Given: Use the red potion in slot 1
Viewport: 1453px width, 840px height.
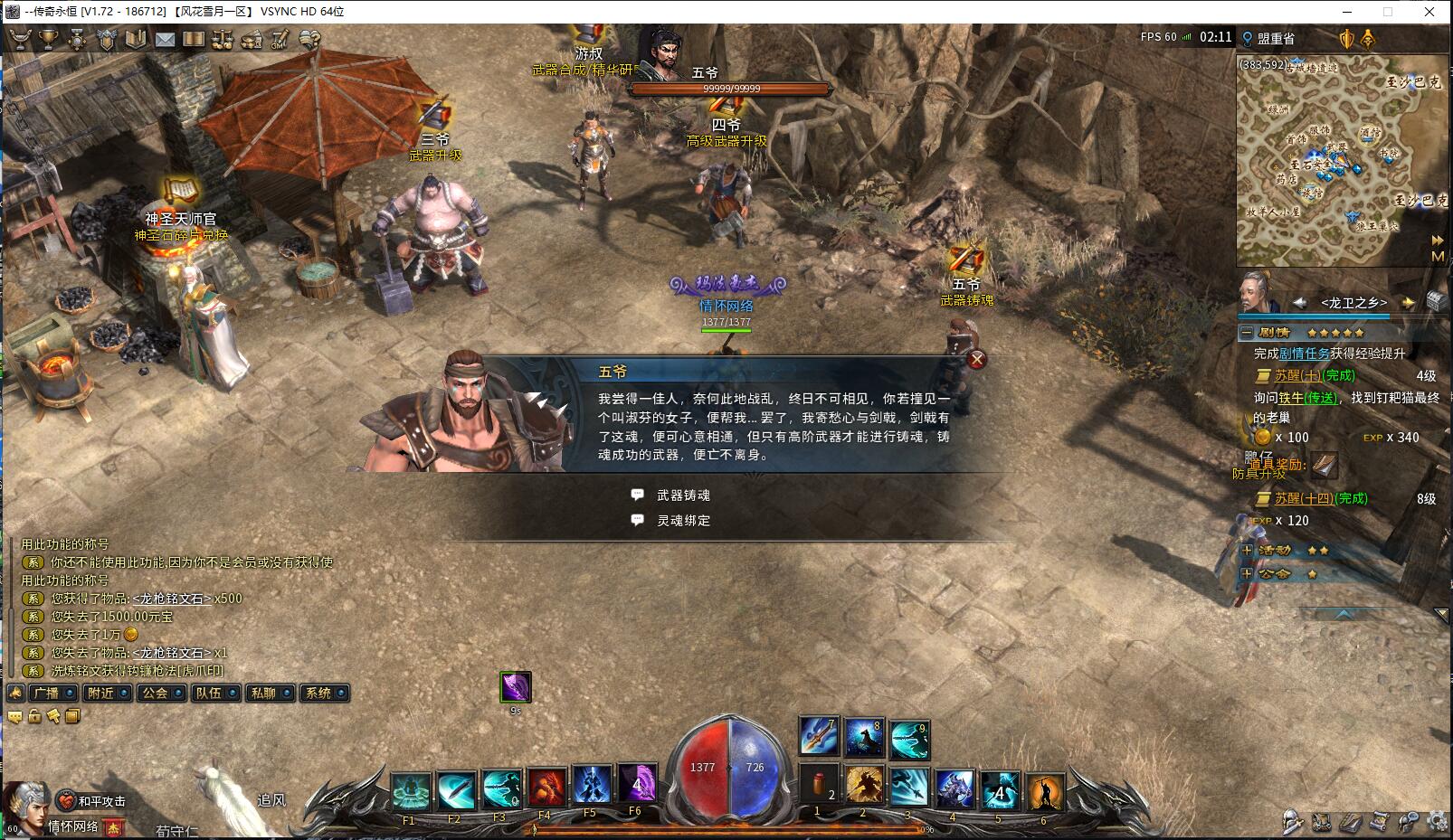Looking at the screenshot, I should (820, 785).
